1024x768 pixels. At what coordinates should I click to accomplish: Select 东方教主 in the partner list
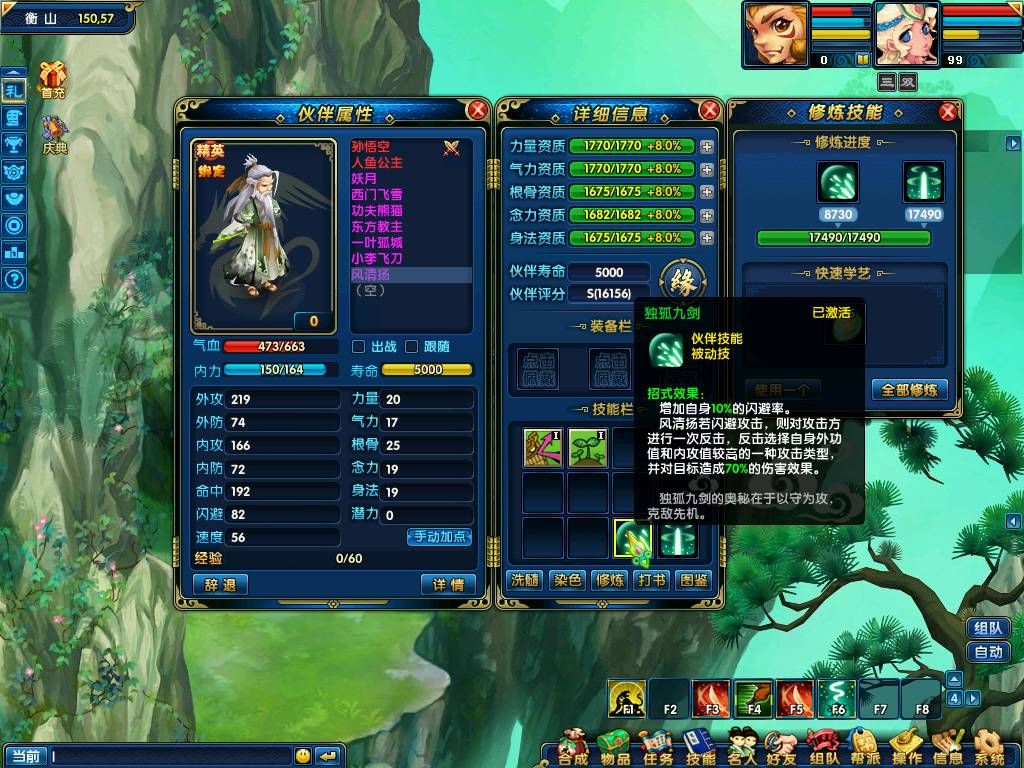[377, 227]
